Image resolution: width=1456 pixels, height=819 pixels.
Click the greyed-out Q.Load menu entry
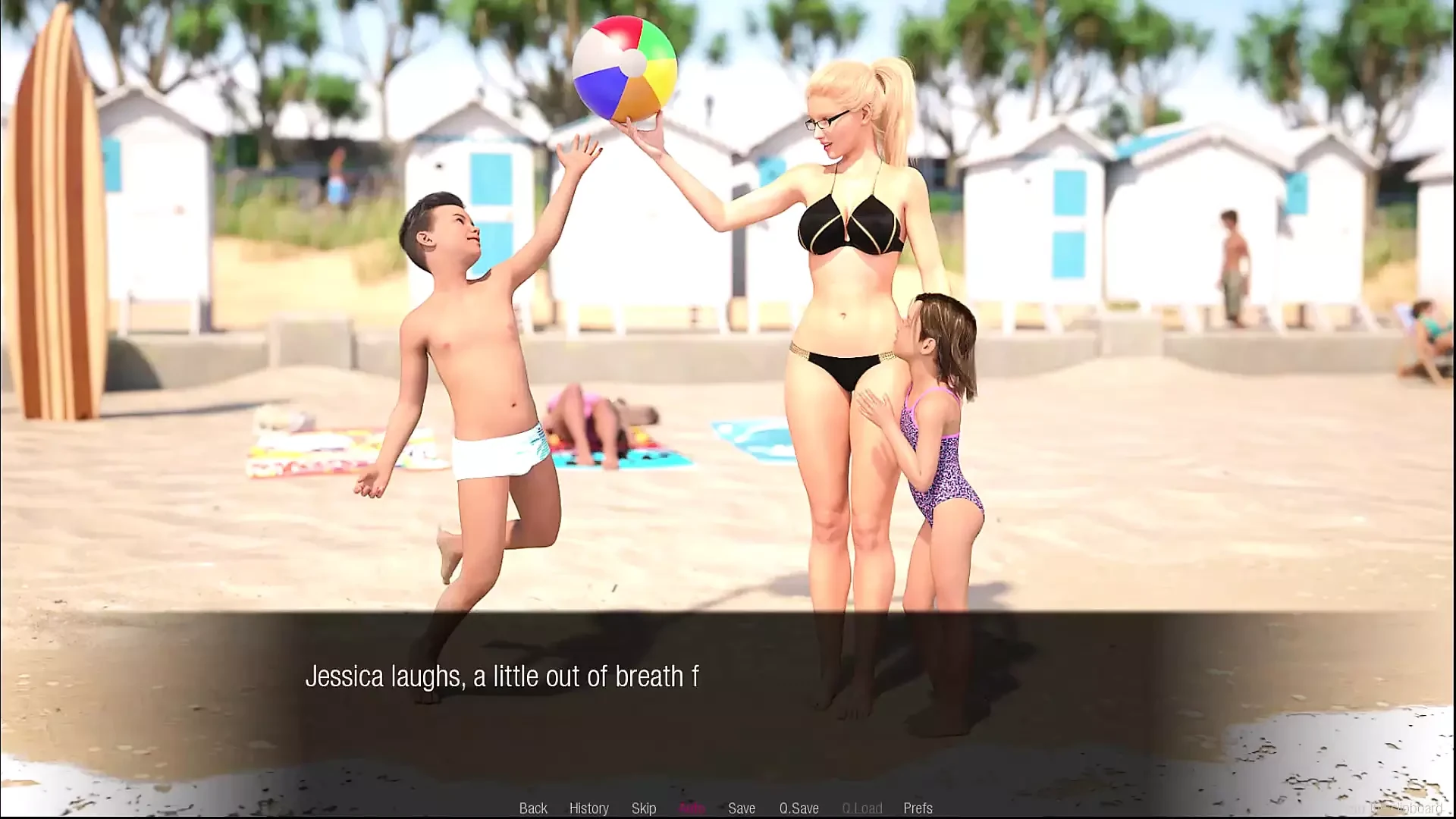point(861,808)
